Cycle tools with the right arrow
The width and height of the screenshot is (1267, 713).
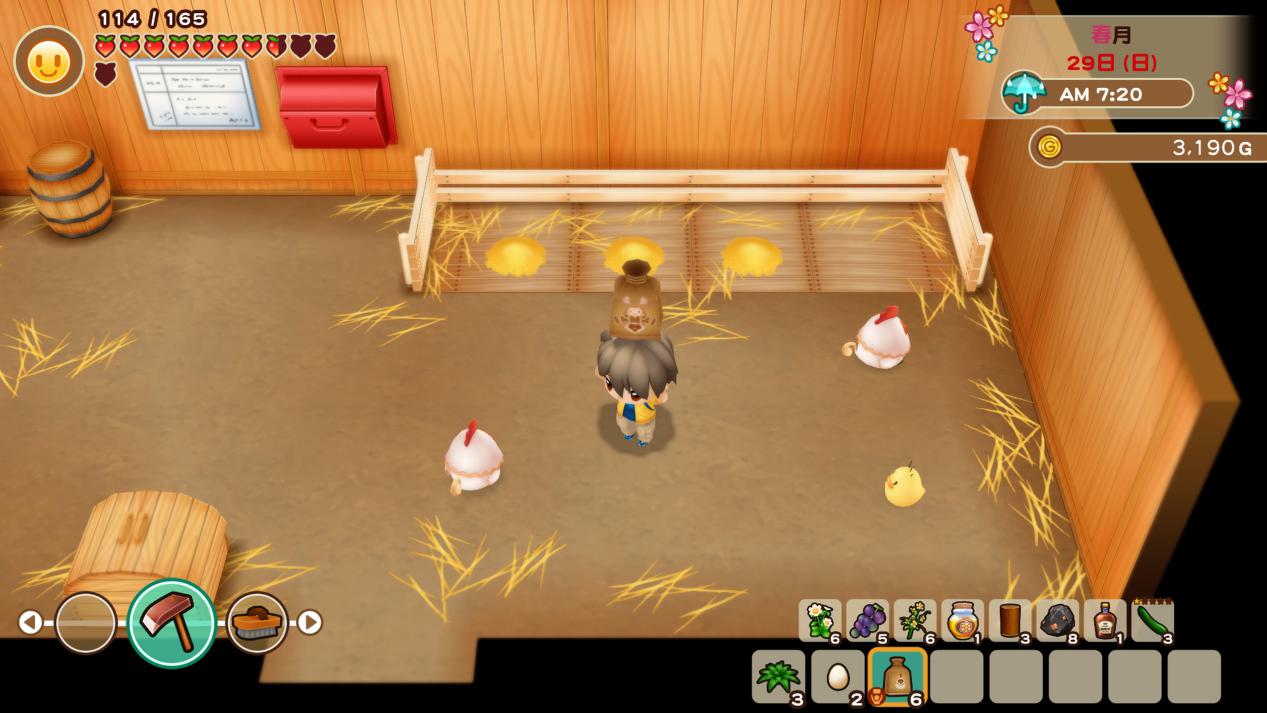click(310, 622)
